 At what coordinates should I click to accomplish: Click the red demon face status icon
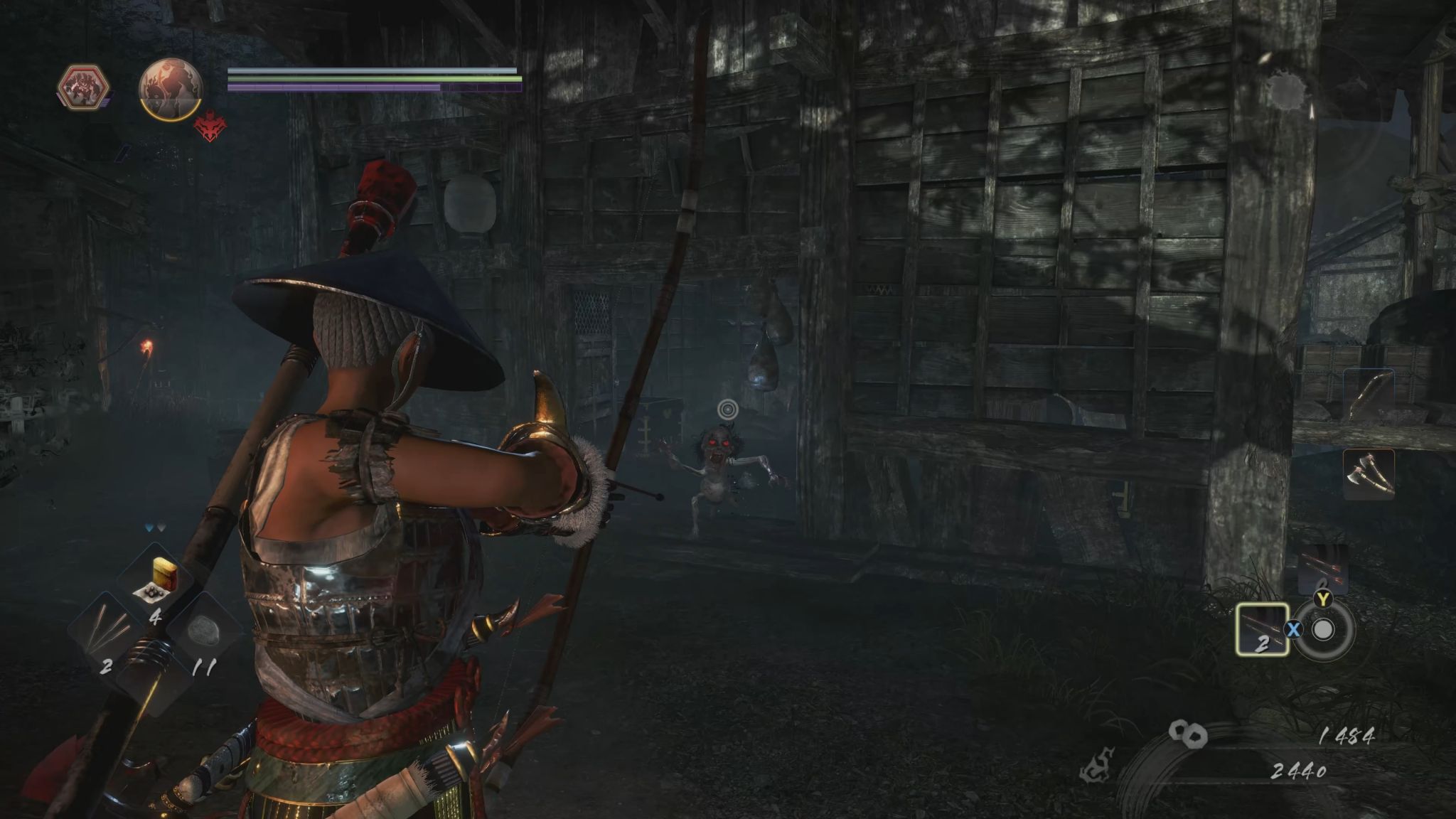tap(209, 129)
